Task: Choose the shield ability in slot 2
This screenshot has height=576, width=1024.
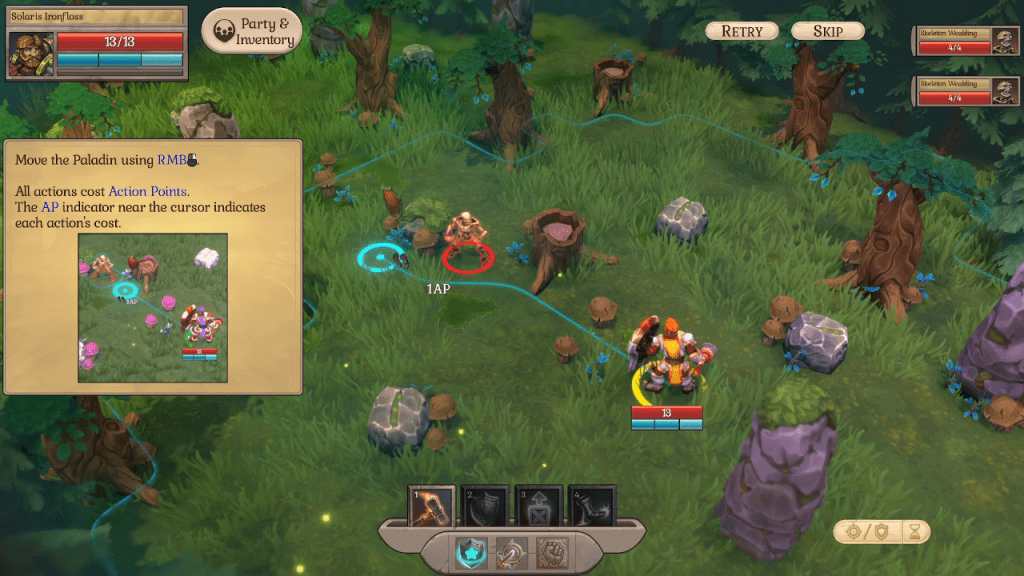Action: 485,506
